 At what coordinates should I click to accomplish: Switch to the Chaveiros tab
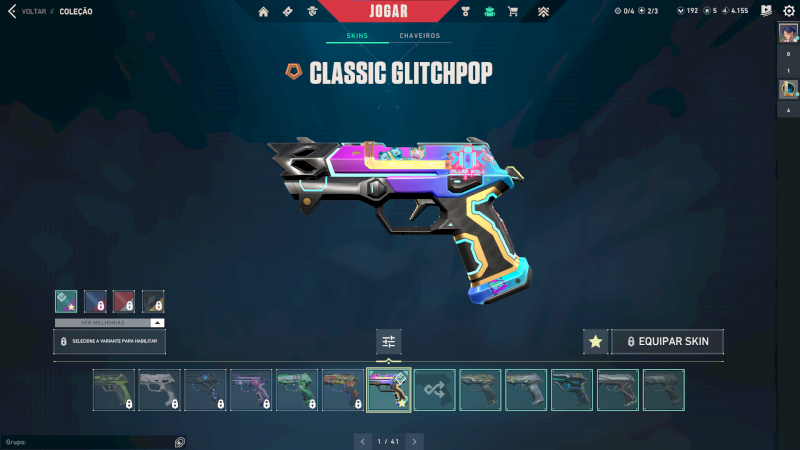[420, 36]
